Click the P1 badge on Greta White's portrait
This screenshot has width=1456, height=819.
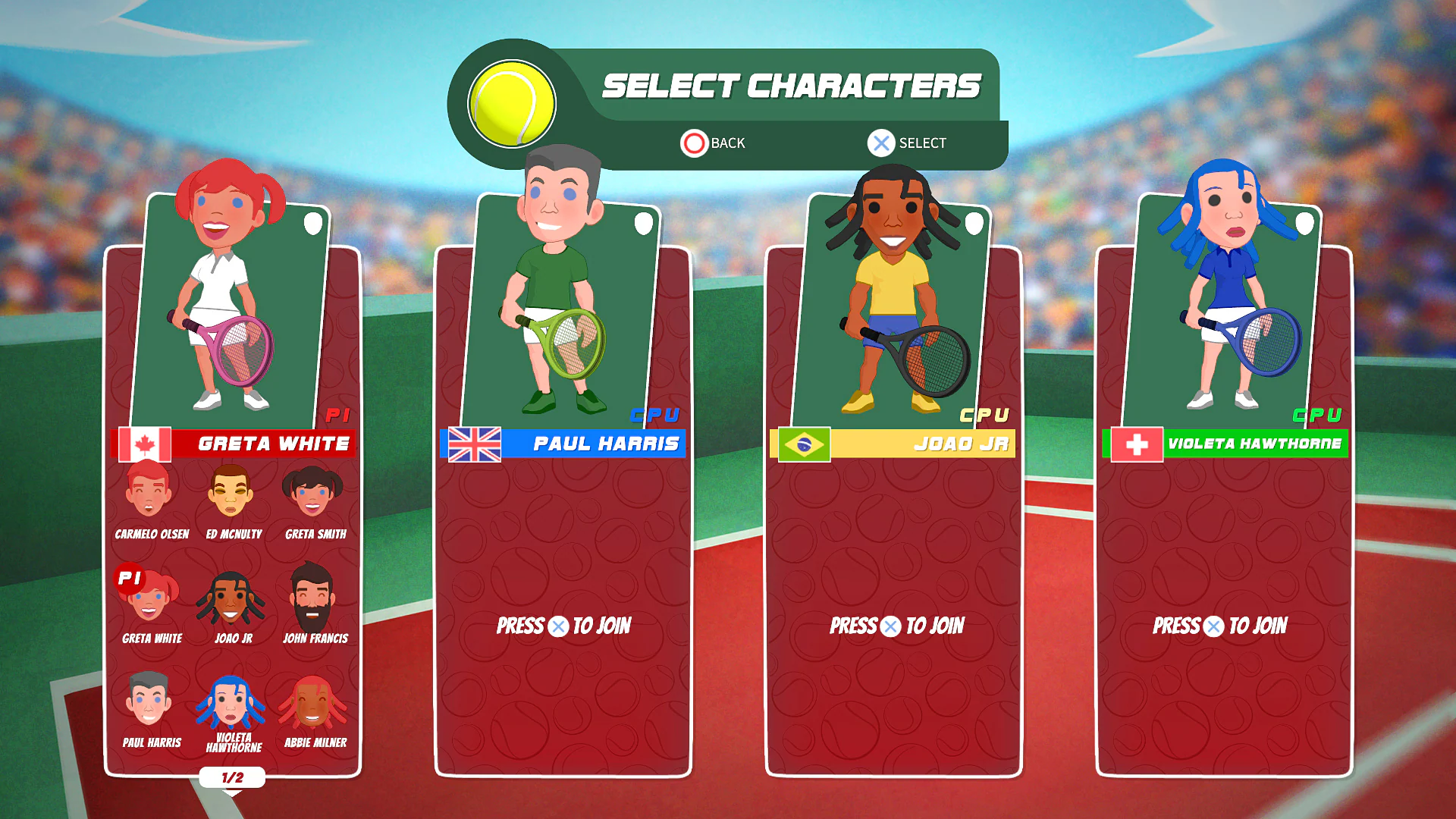(130, 577)
